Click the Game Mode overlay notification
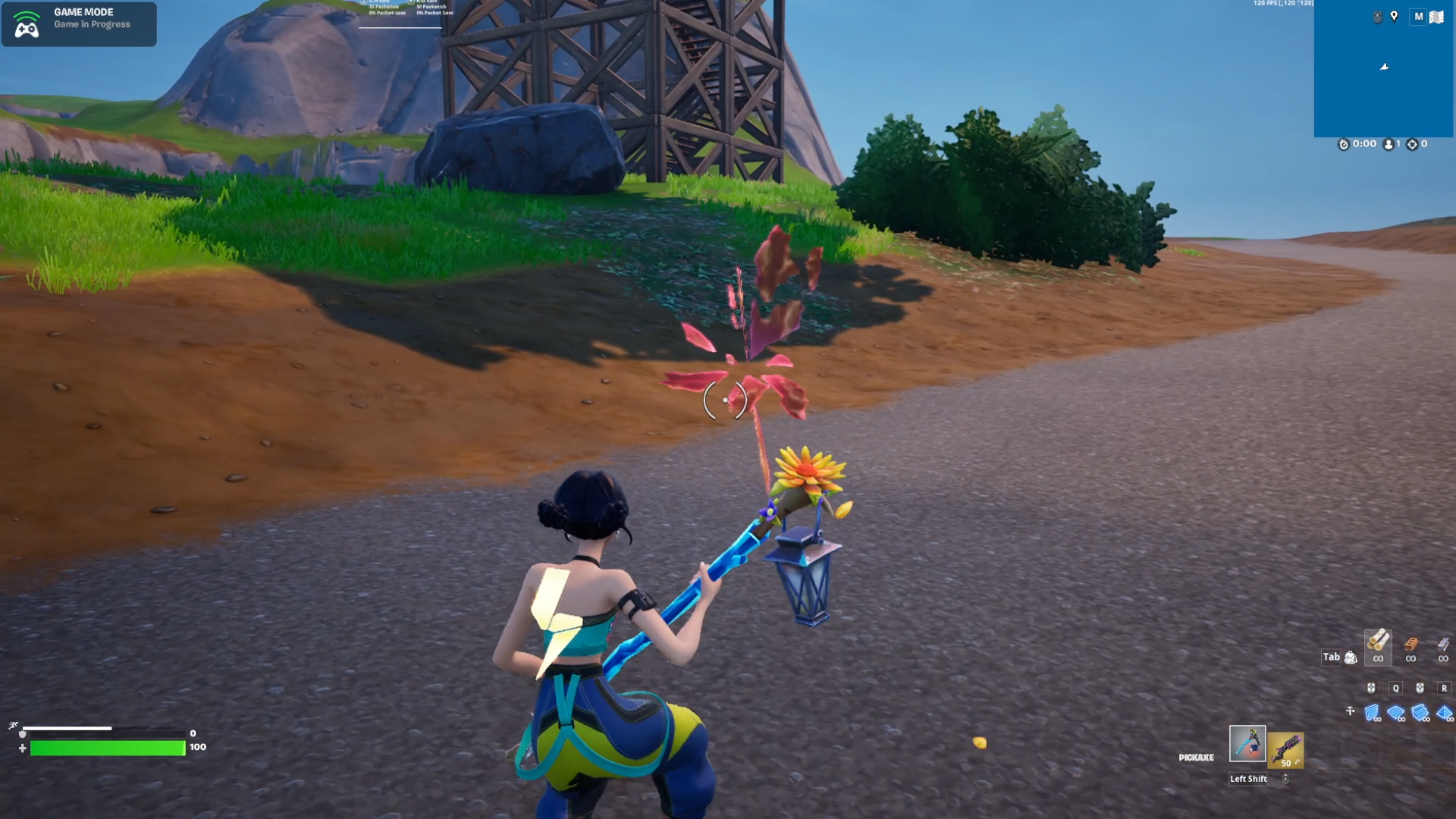This screenshot has height=819, width=1456. [79, 24]
